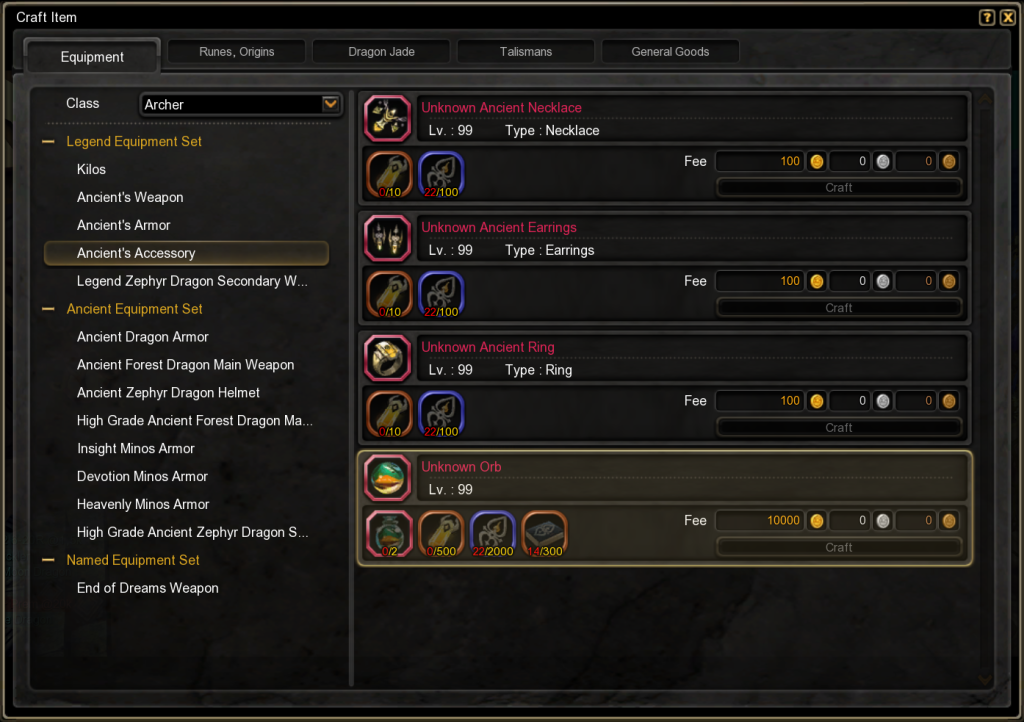Select End of Dreams Weapon
1024x722 pixels.
[148, 589]
